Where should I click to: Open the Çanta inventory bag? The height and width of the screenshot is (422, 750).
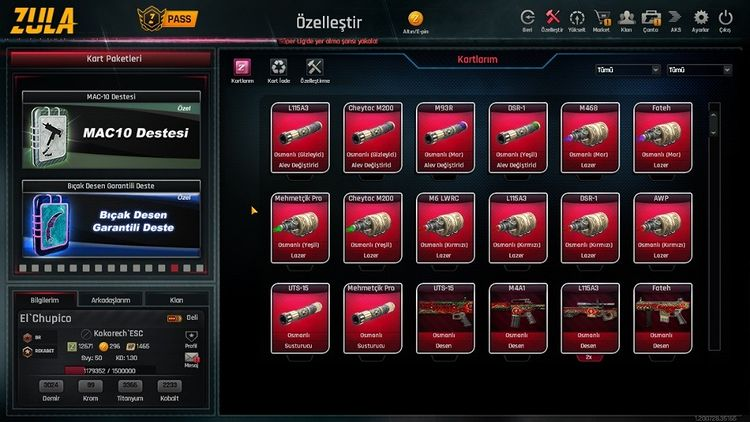tap(650, 19)
